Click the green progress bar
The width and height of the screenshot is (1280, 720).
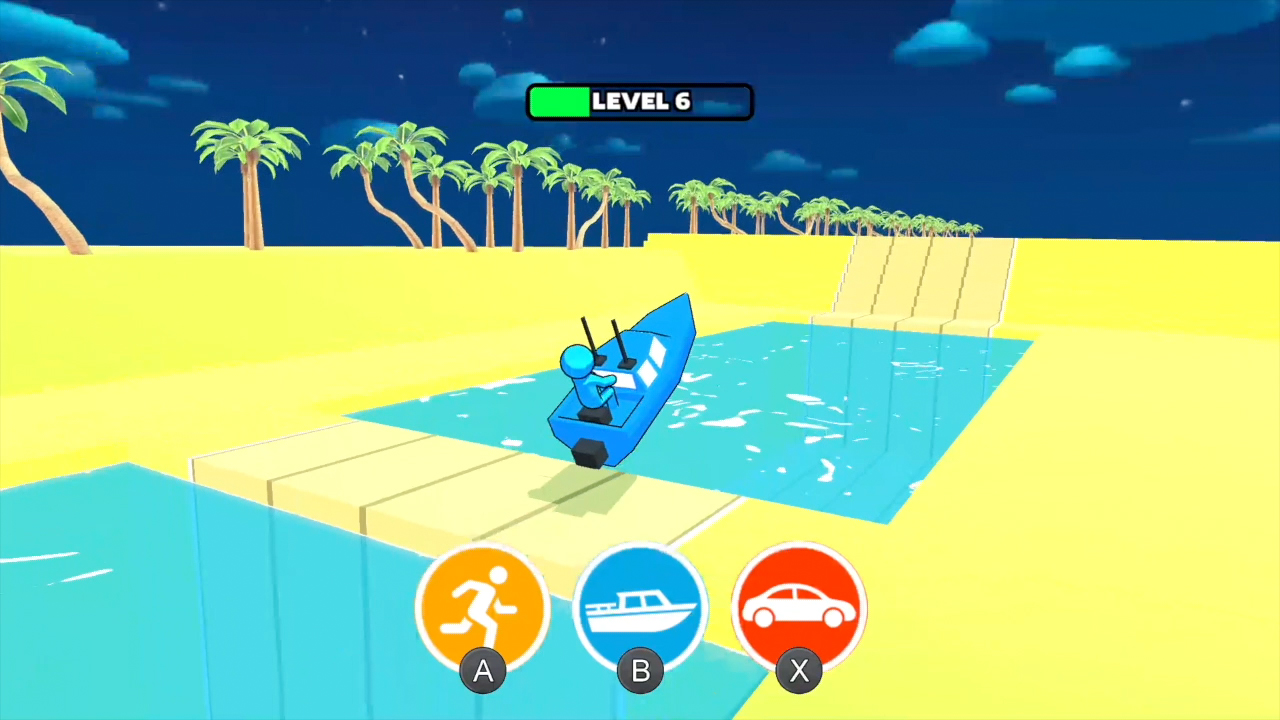pos(562,101)
